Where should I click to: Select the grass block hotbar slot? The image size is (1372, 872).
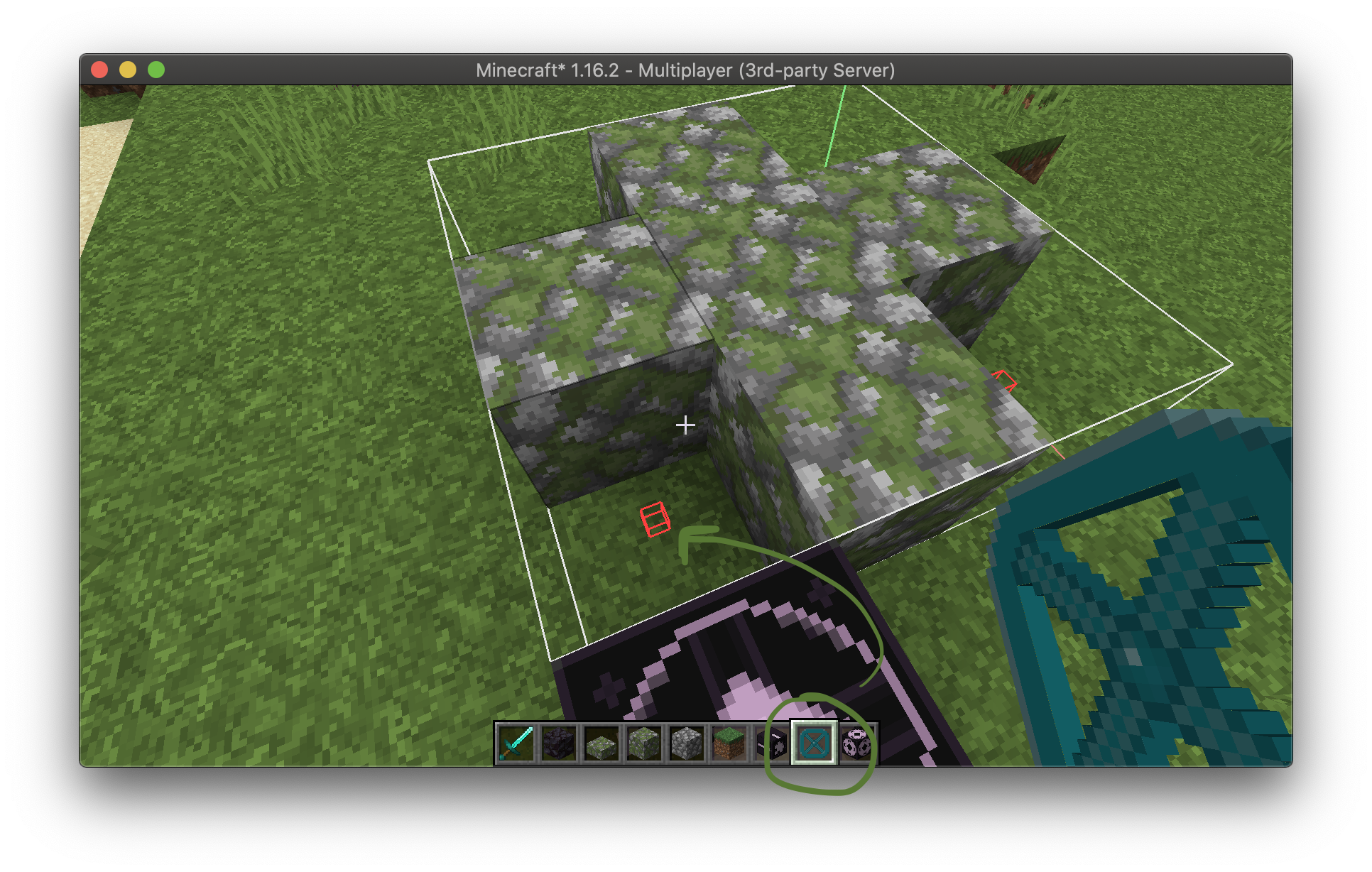729,743
